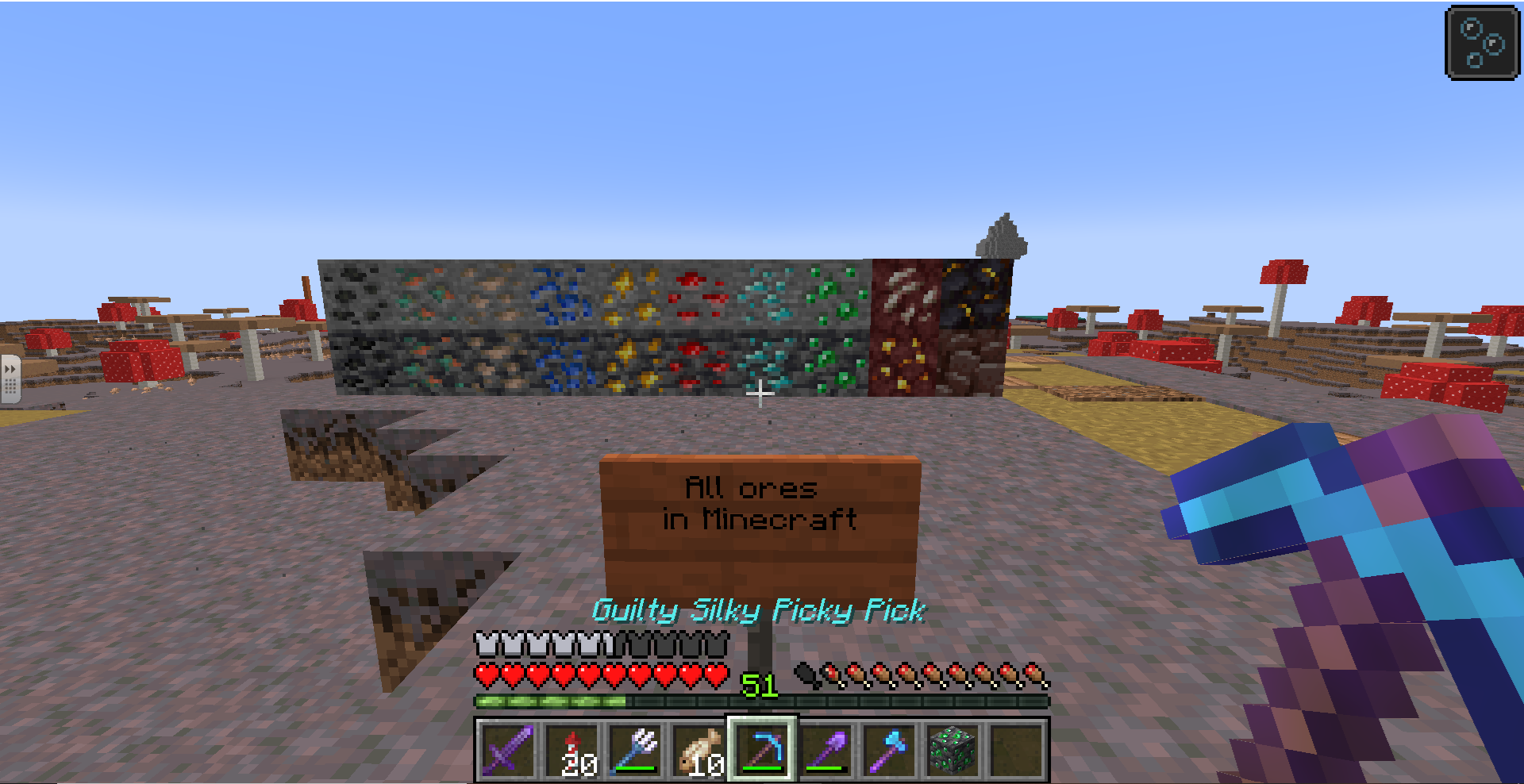1524x784 pixels.
Task: Equip the trident from the hotbar
Action: click(636, 748)
